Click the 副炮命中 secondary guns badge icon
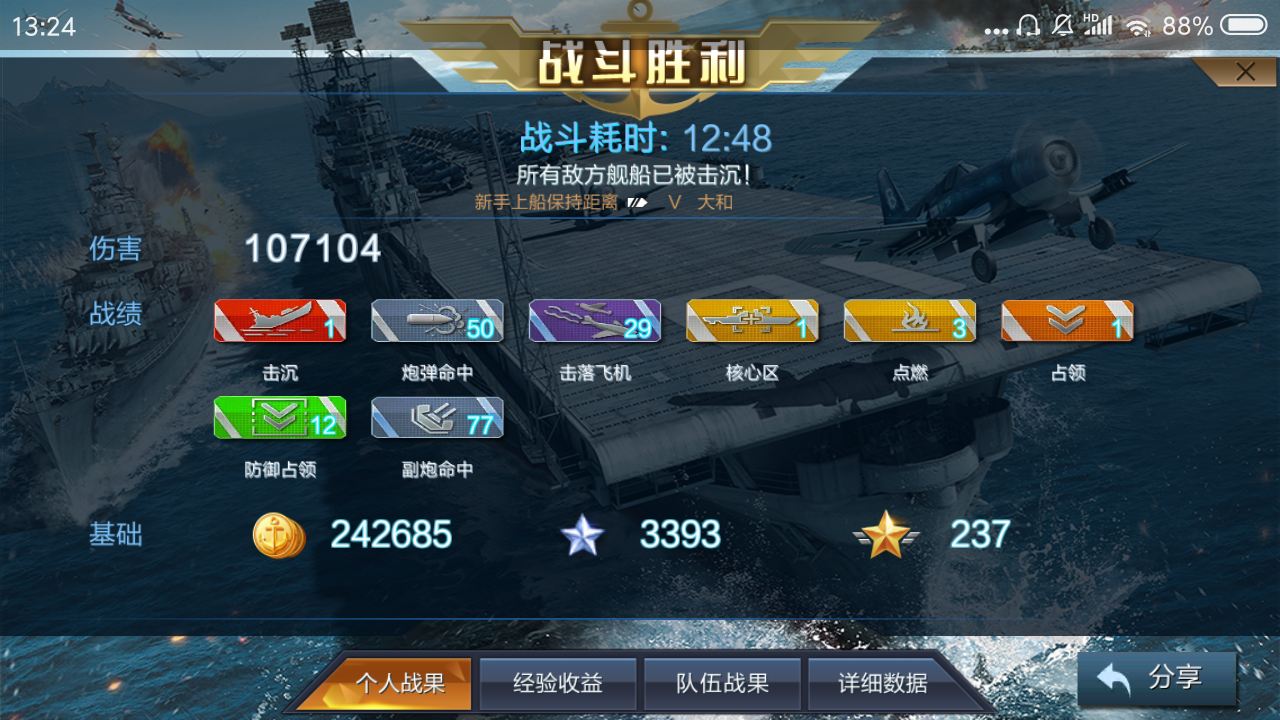The image size is (1280, 720). 437,417
